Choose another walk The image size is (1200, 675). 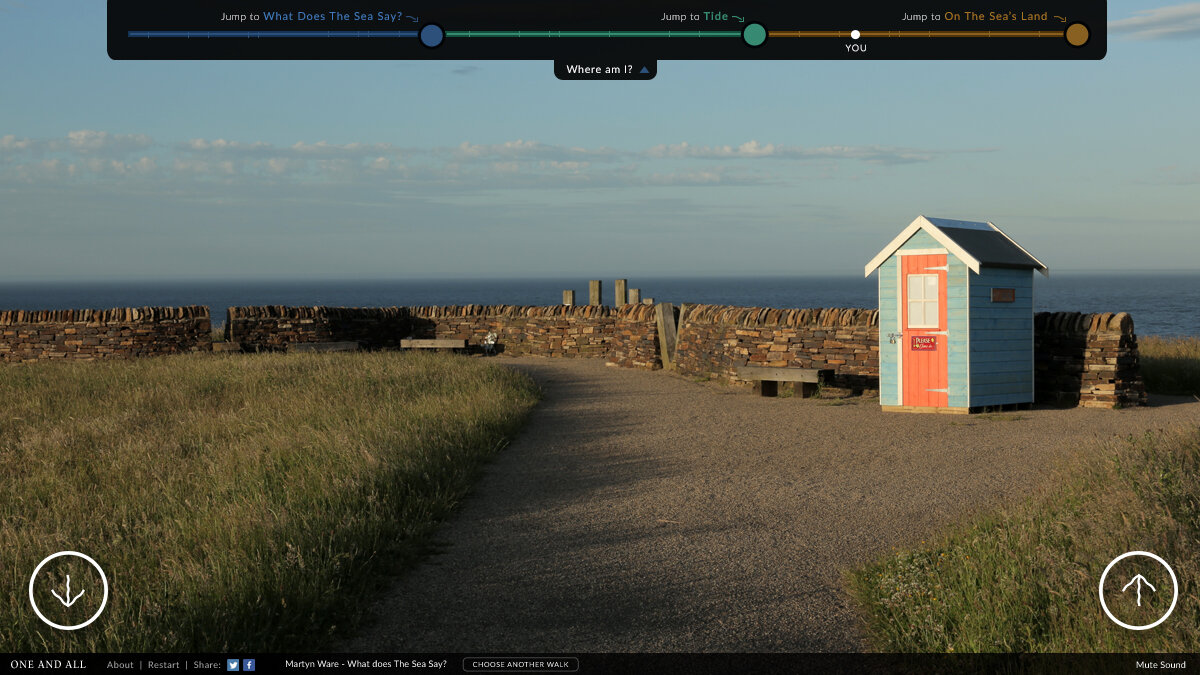520,665
